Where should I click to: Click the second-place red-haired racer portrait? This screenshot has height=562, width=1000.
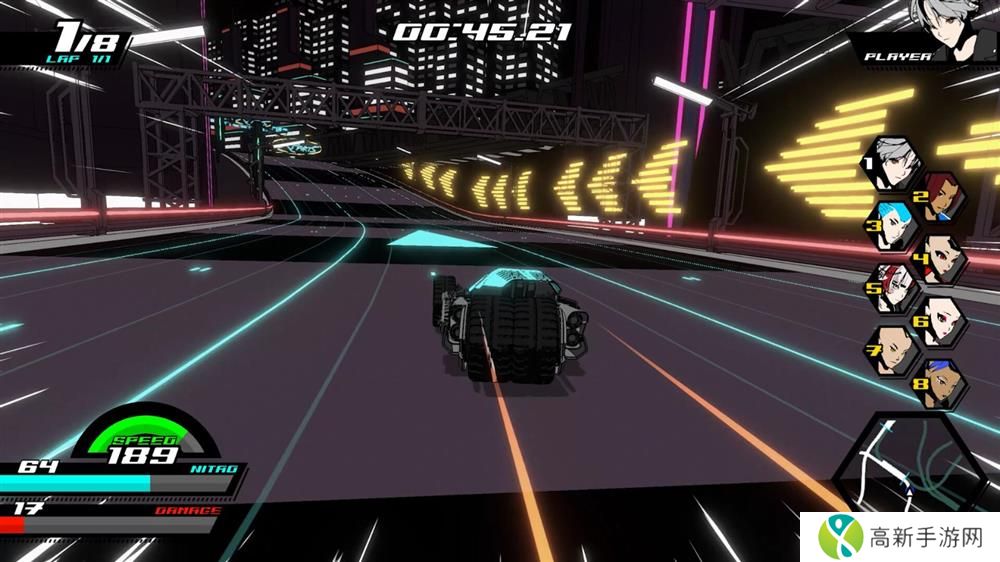(x=940, y=196)
